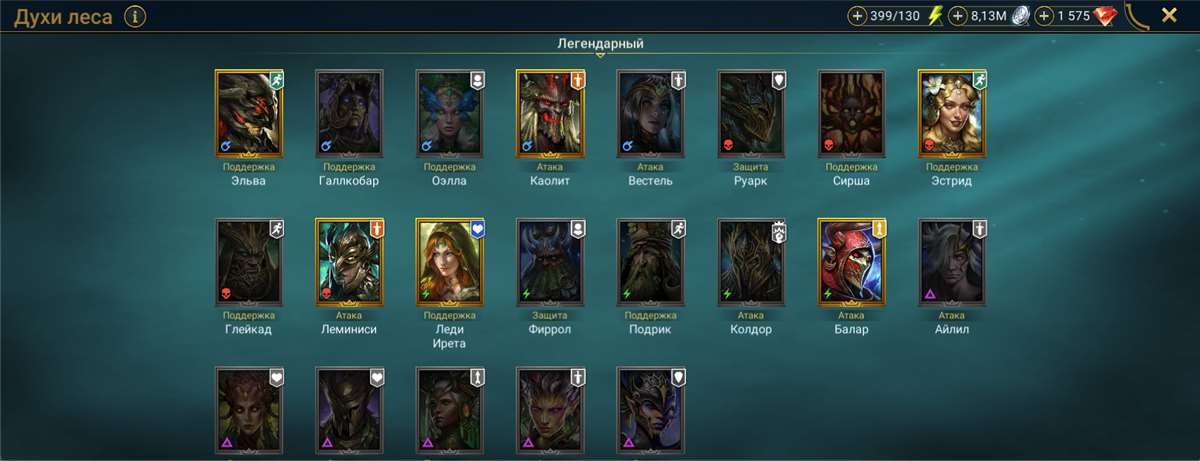Add more gems with plus button
The image size is (1200, 461).
click(1045, 16)
